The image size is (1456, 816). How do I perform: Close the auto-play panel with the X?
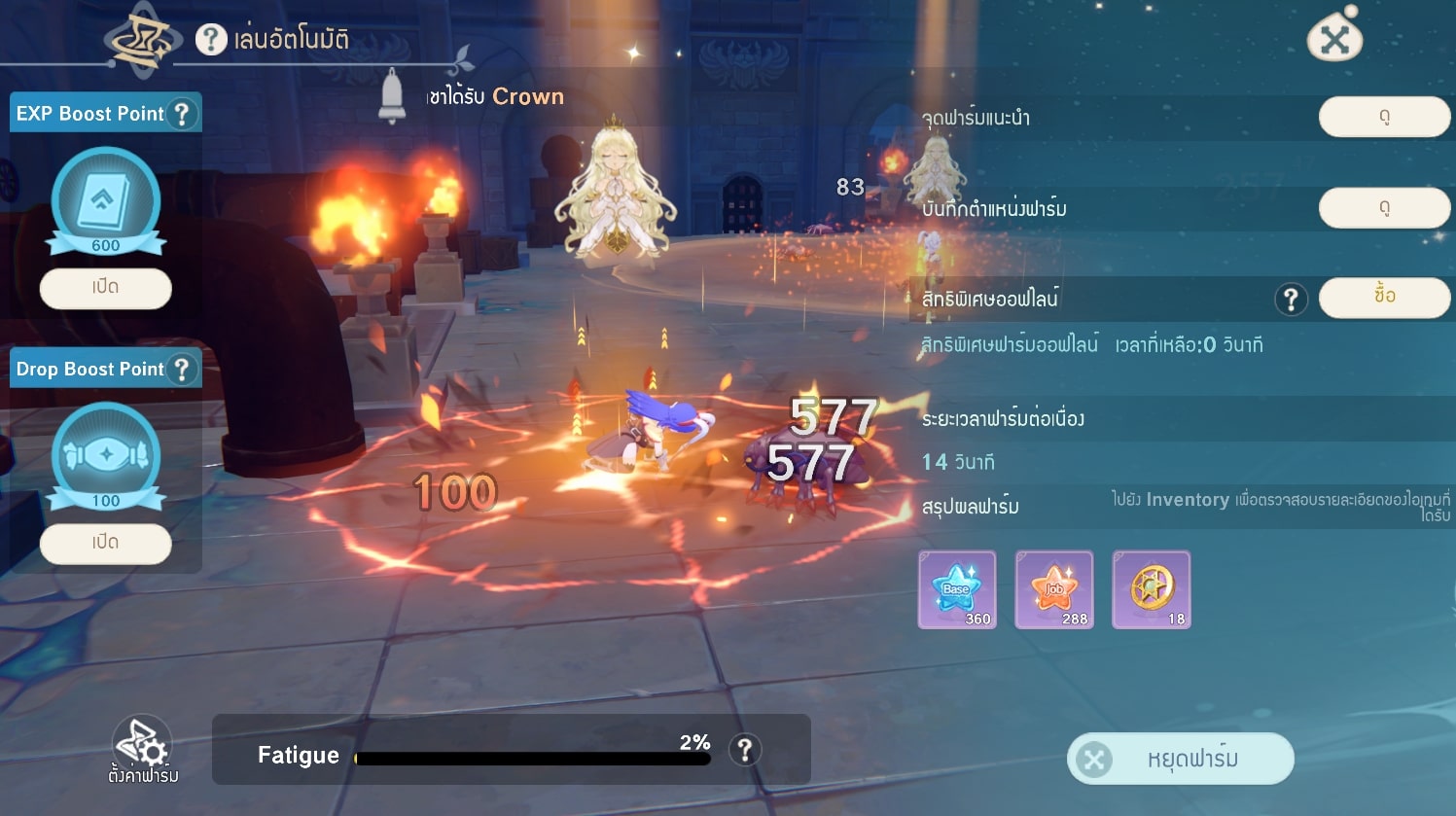pyautogui.click(x=1334, y=40)
